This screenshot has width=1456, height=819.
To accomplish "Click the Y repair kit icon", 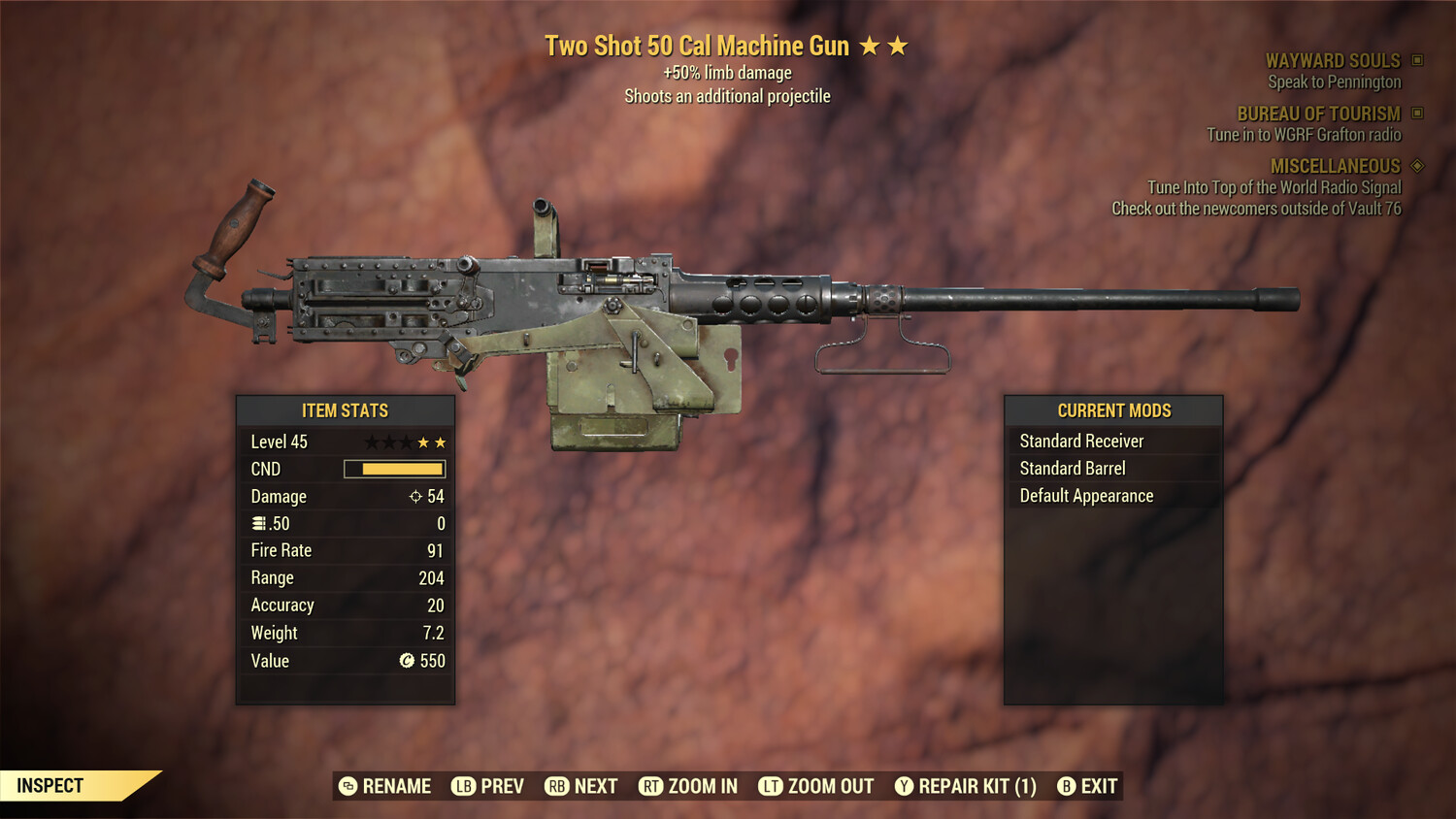I will (904, 786).
